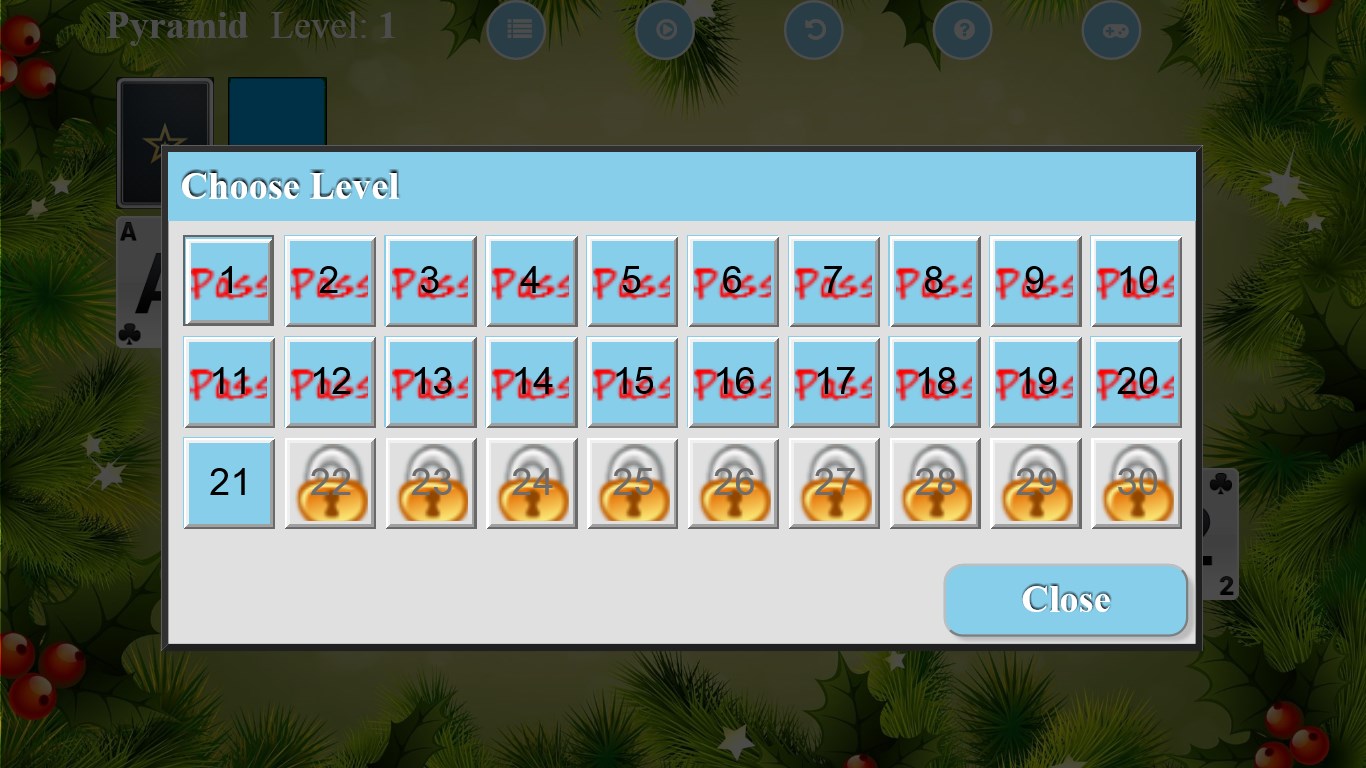This screenshot has height=768, width=1366.
Task: Select the passed level 20
Action: pyautogui.click(x=1136, y=381)
